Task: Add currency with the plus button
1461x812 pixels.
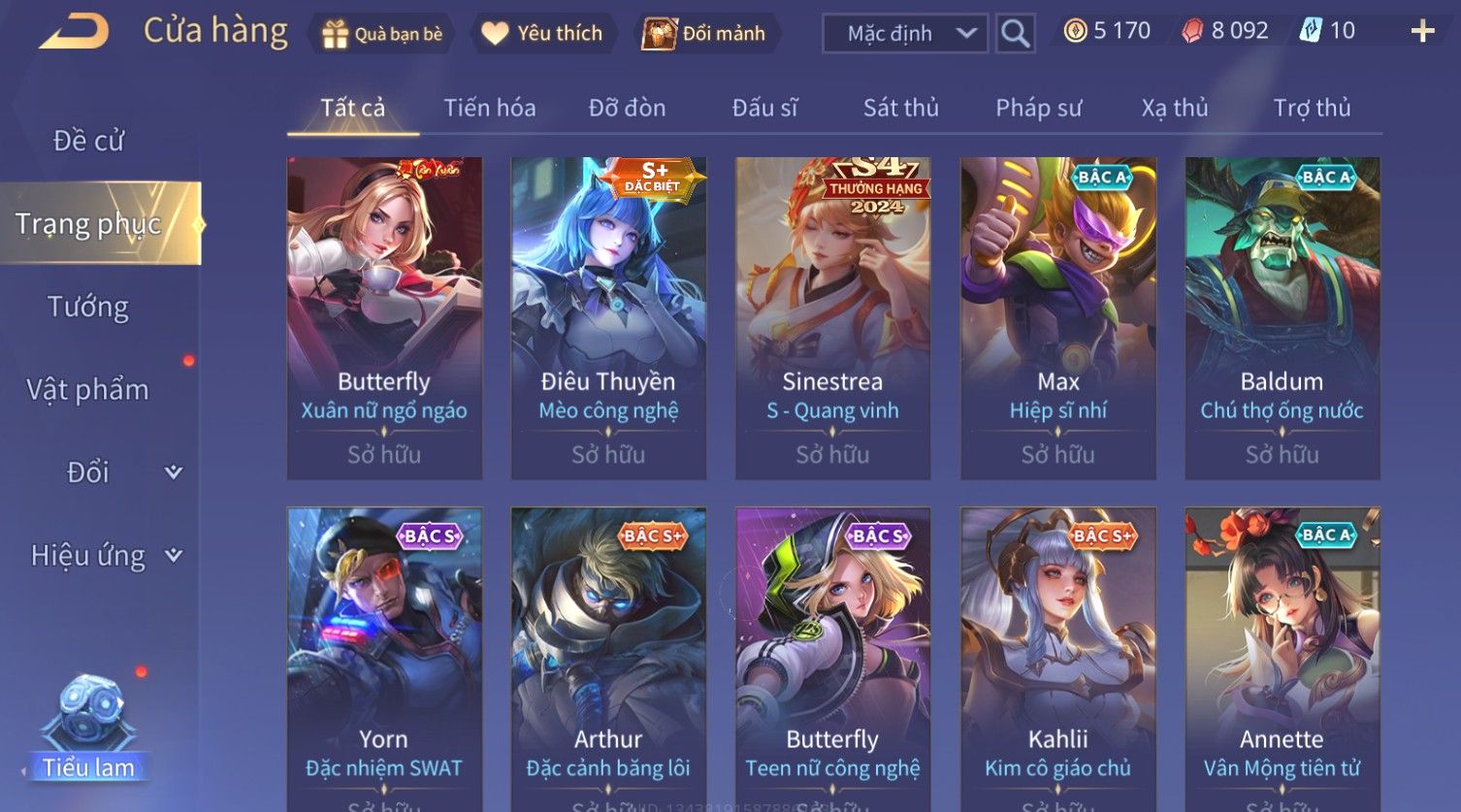Action: coord(1422,32)
